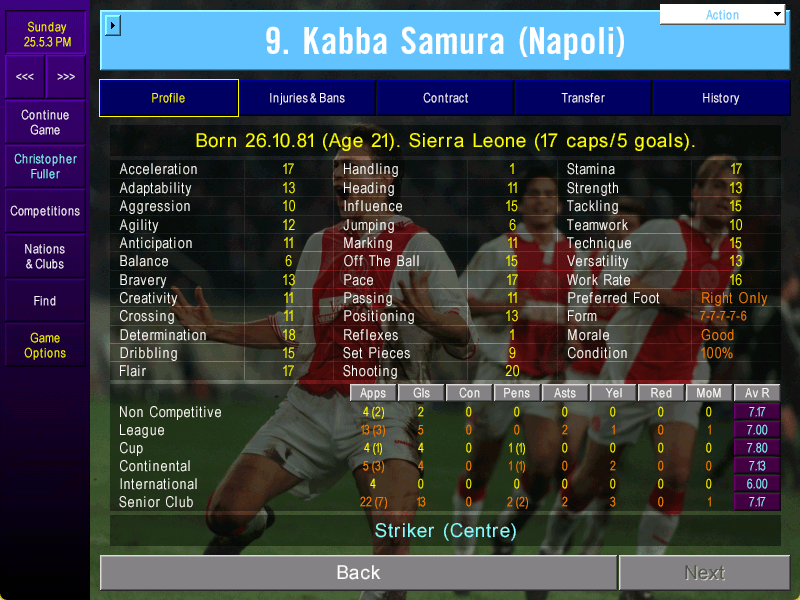The height and width of the screenshot is (600, 800).
Task: Go to the previous screen with <<<
Action: pos(25,77)
